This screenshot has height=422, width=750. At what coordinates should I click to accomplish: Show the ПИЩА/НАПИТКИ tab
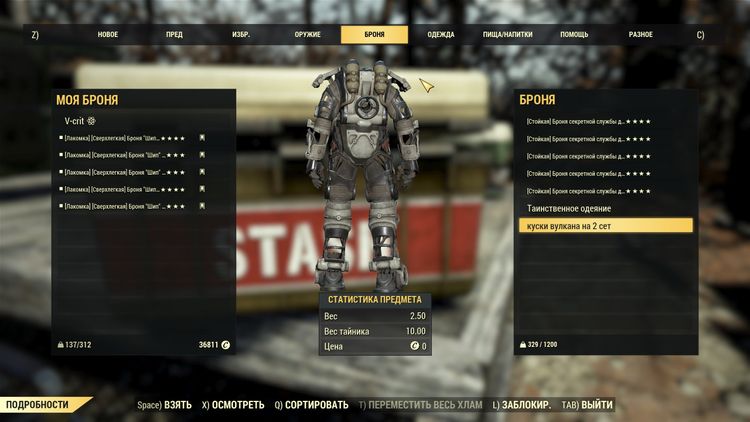[508, 34]
